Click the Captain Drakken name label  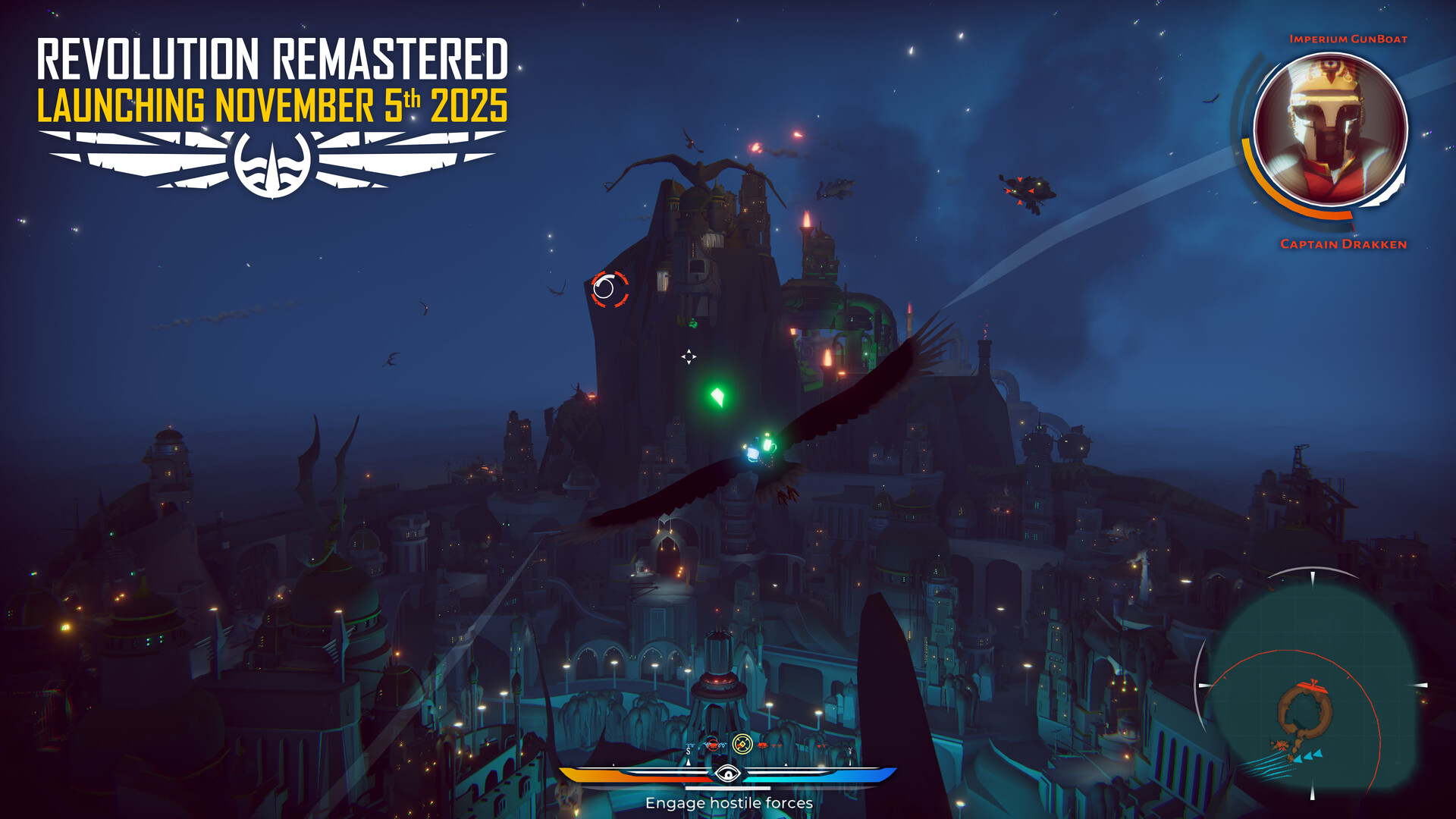tap(1341, 245)
